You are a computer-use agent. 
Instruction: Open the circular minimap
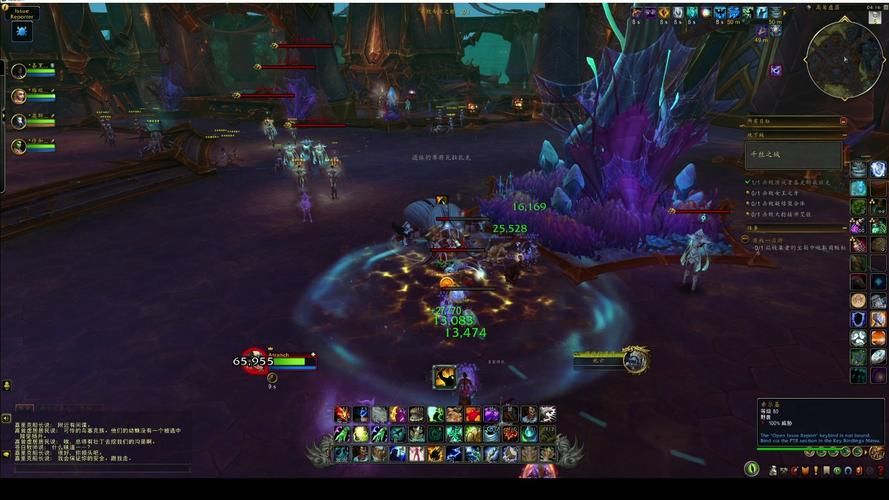coord(843,54)
